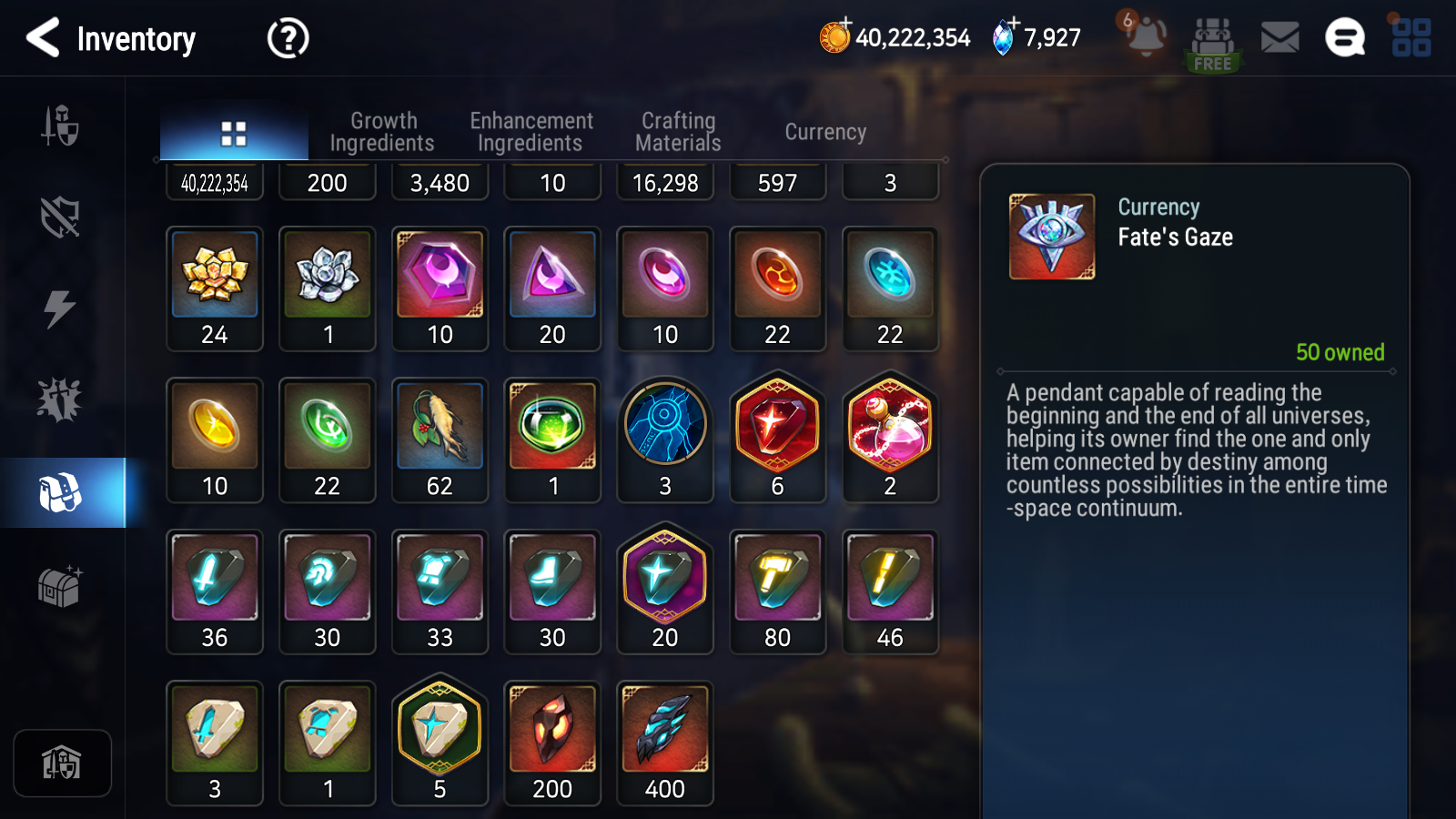
Task: Pick the pink potion flask item
Action: 890,437
